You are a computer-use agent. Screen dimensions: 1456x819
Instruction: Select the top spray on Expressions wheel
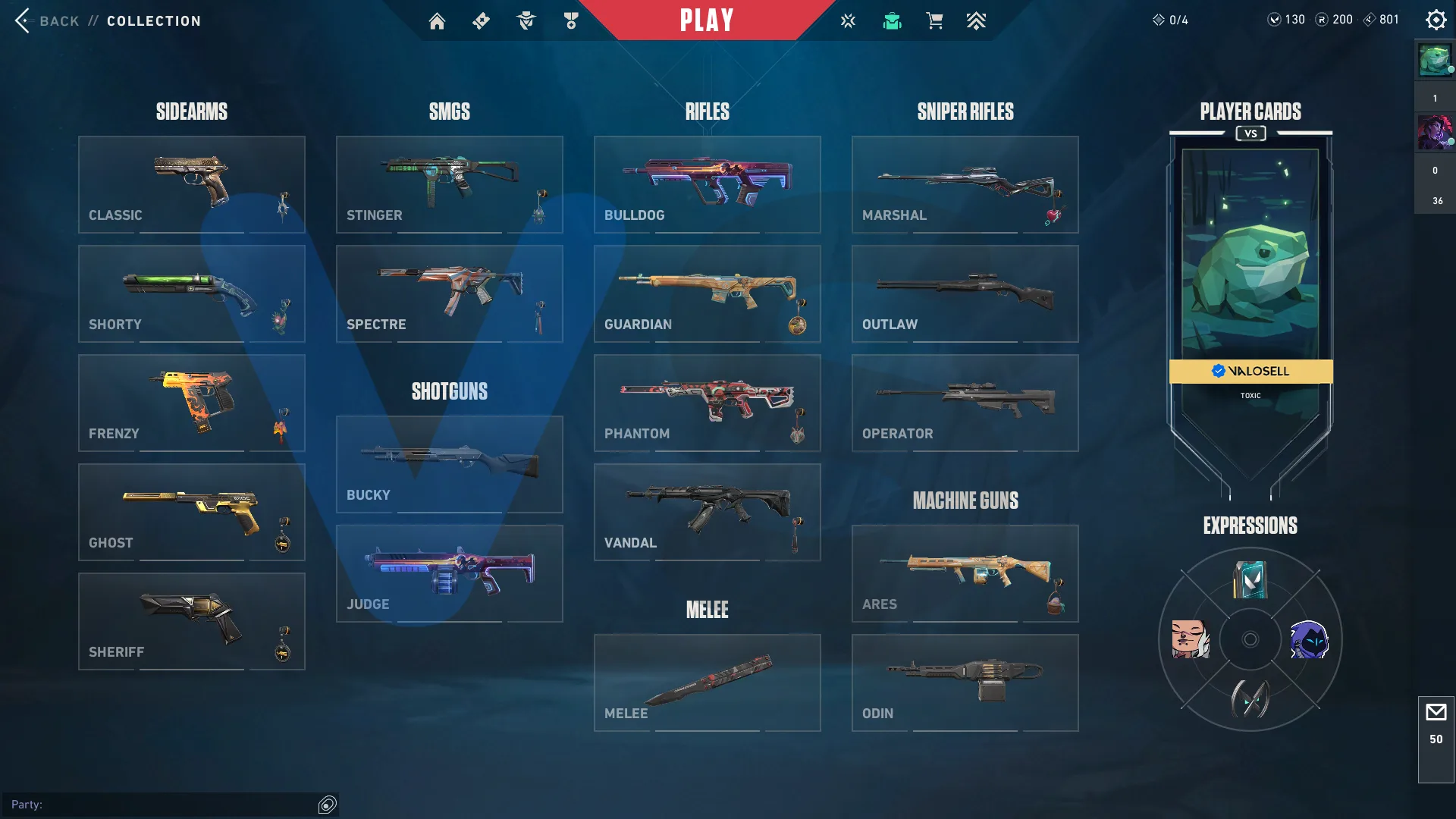[x=1250, y=580]
